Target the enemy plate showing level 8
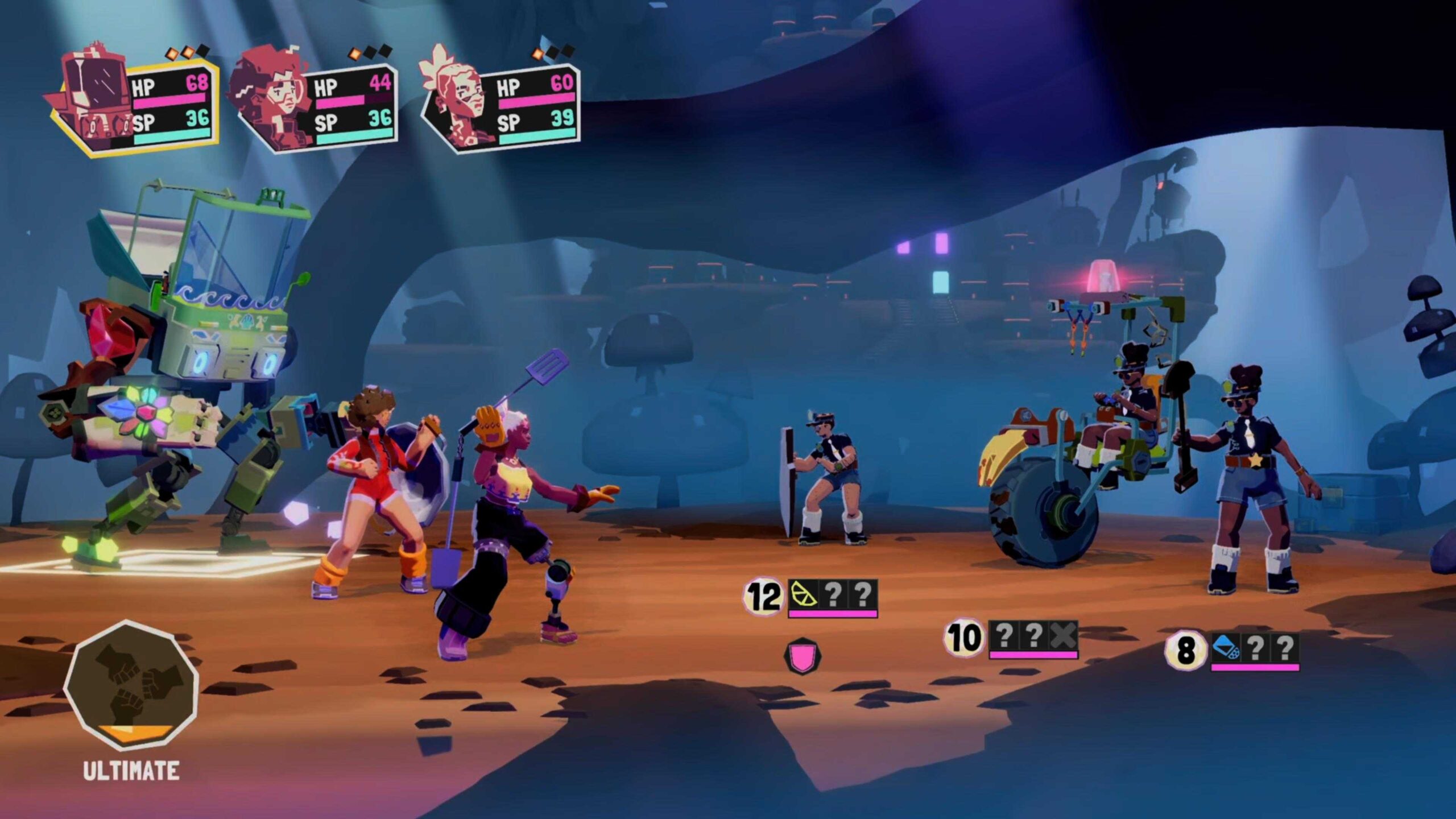This screenshot has width=1456, height=819. click(1185, 650)
